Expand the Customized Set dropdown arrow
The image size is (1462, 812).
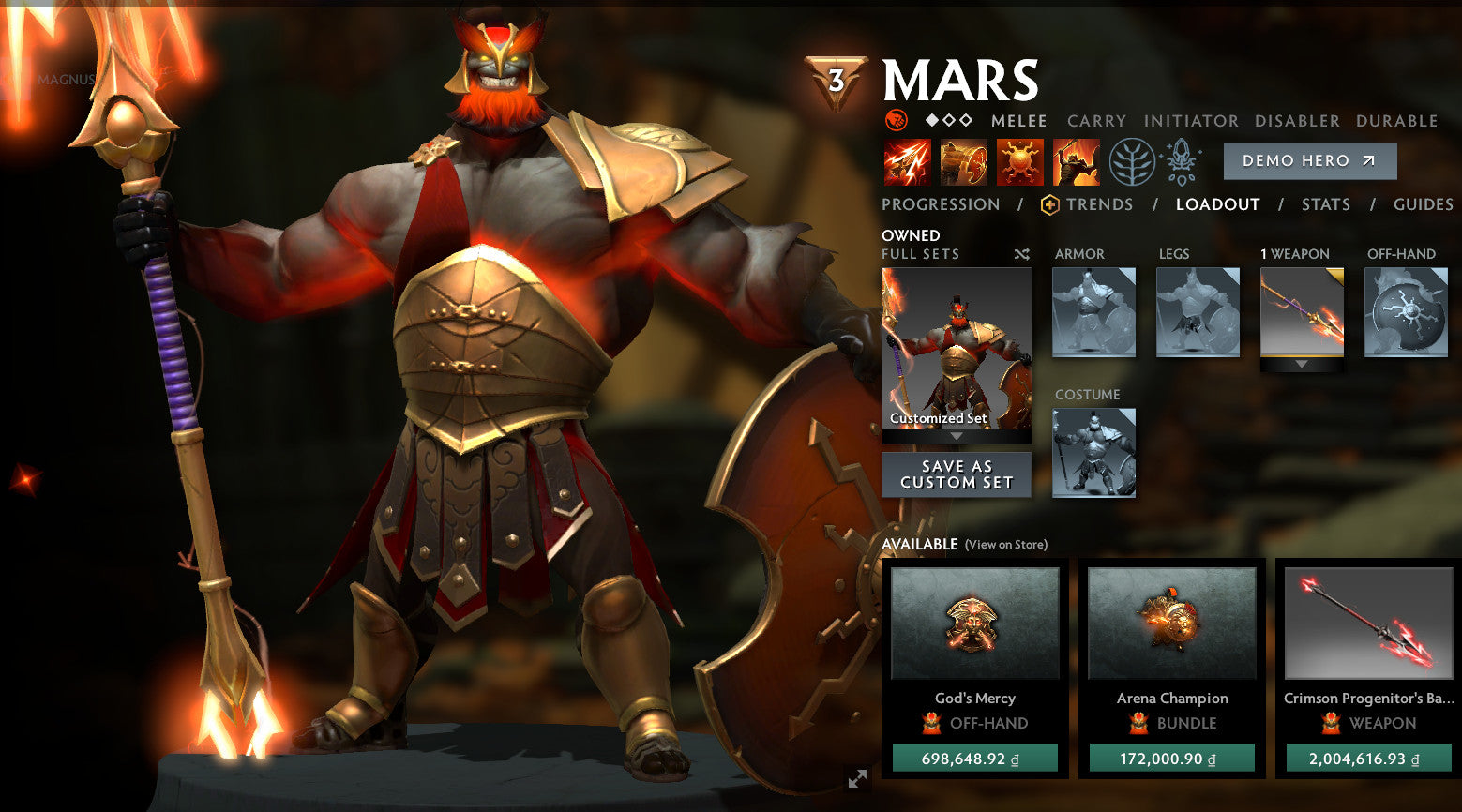point(956,434)
